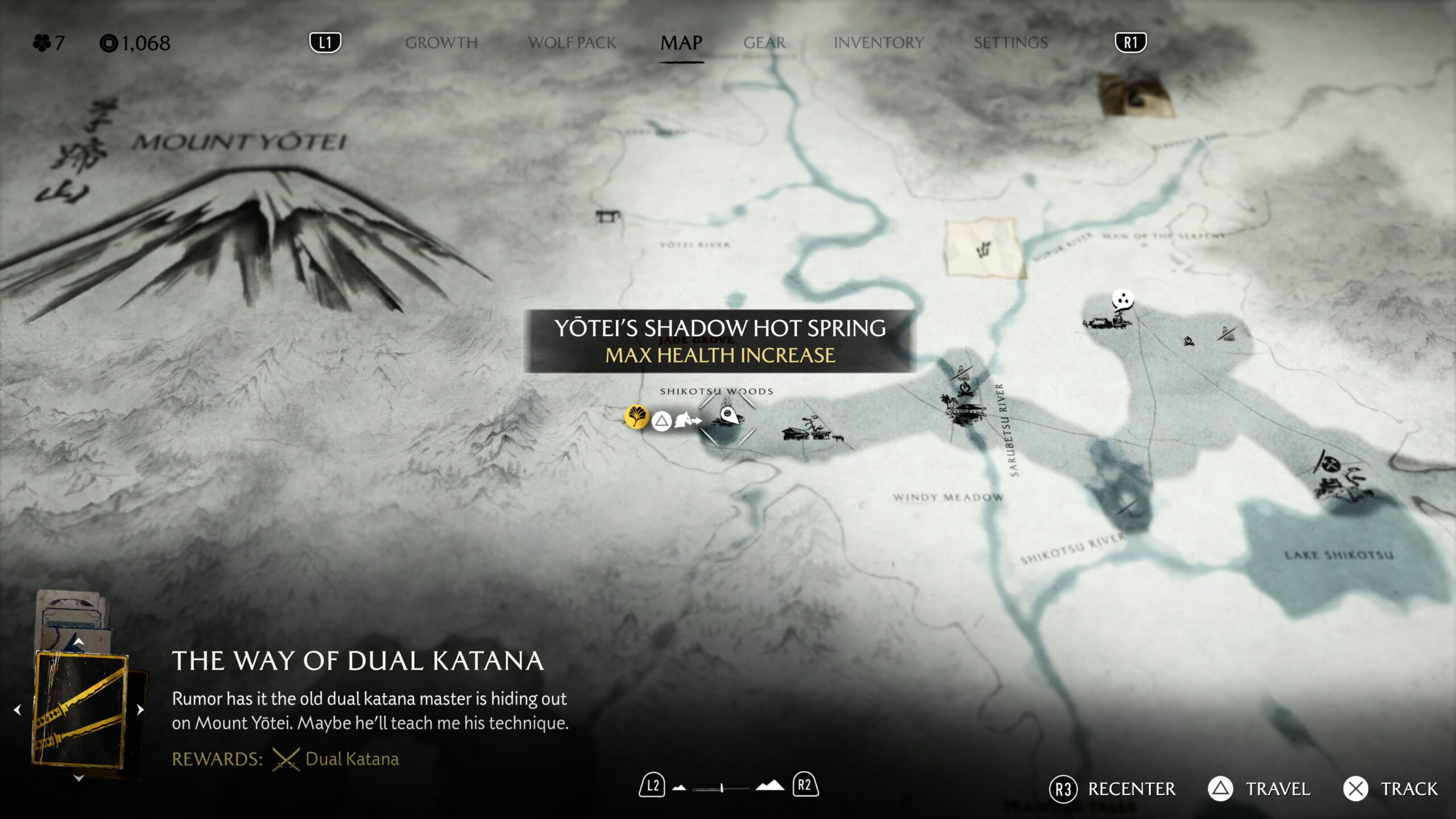Select the golden ginkgo leaf map marker
The image size is (1456, 819).
click(636, 417)
